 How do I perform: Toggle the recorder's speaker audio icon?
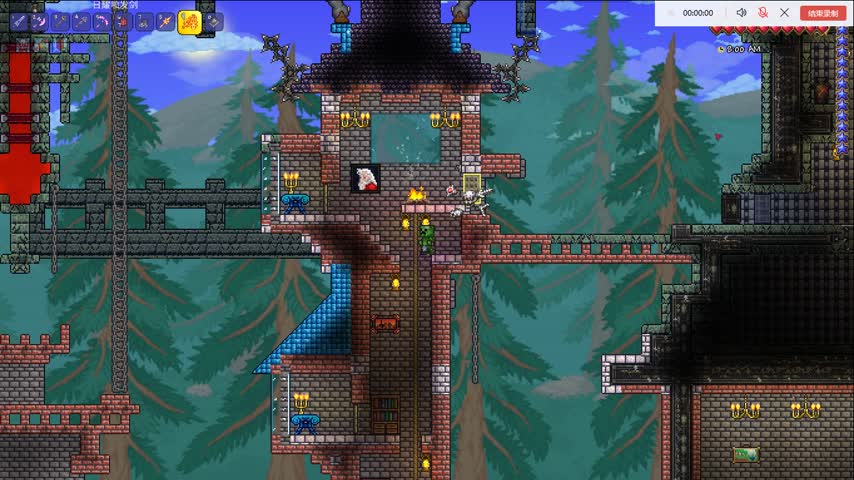coord(741,13)
